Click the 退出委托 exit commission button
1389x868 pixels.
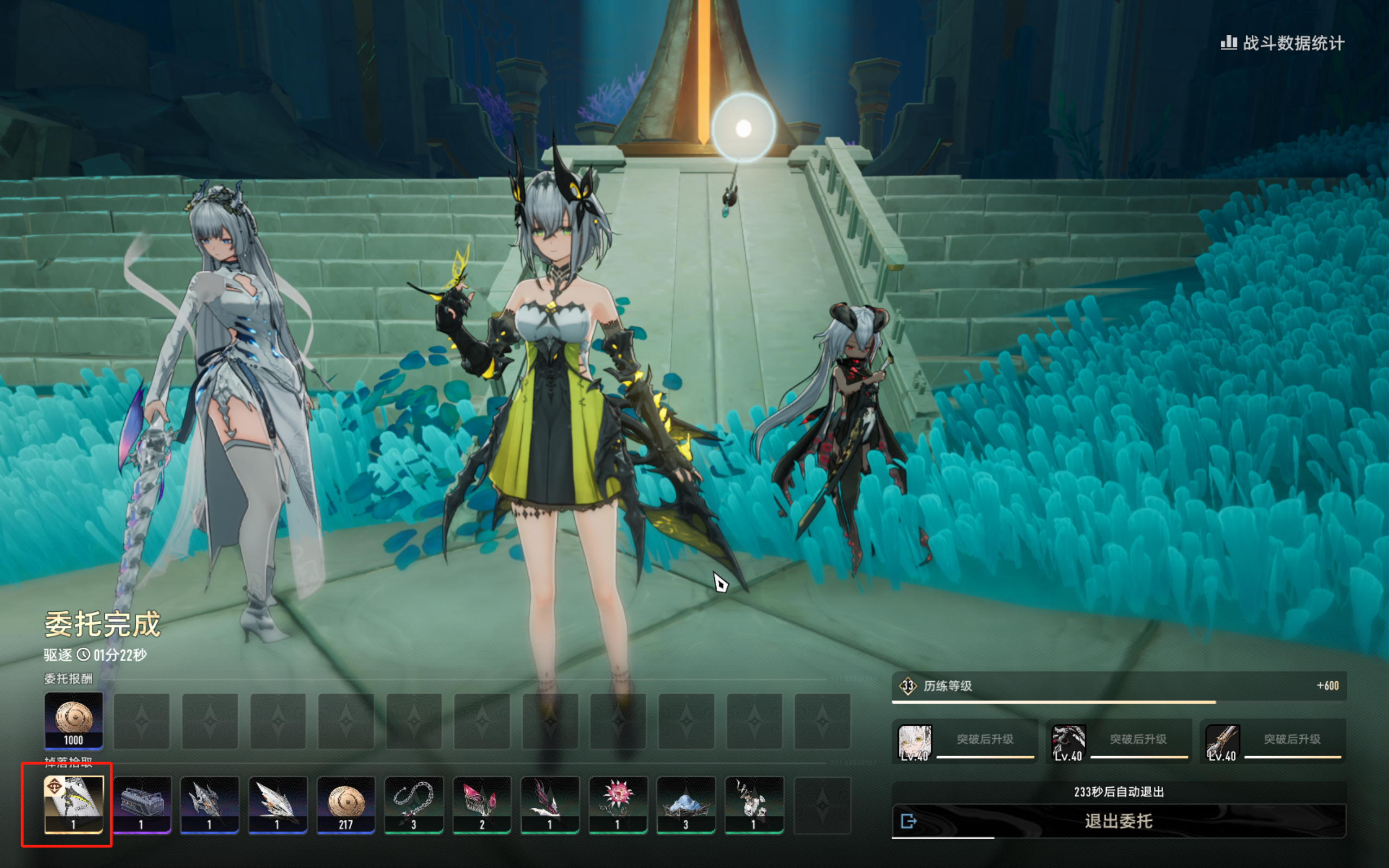(x=1118, y=821)
